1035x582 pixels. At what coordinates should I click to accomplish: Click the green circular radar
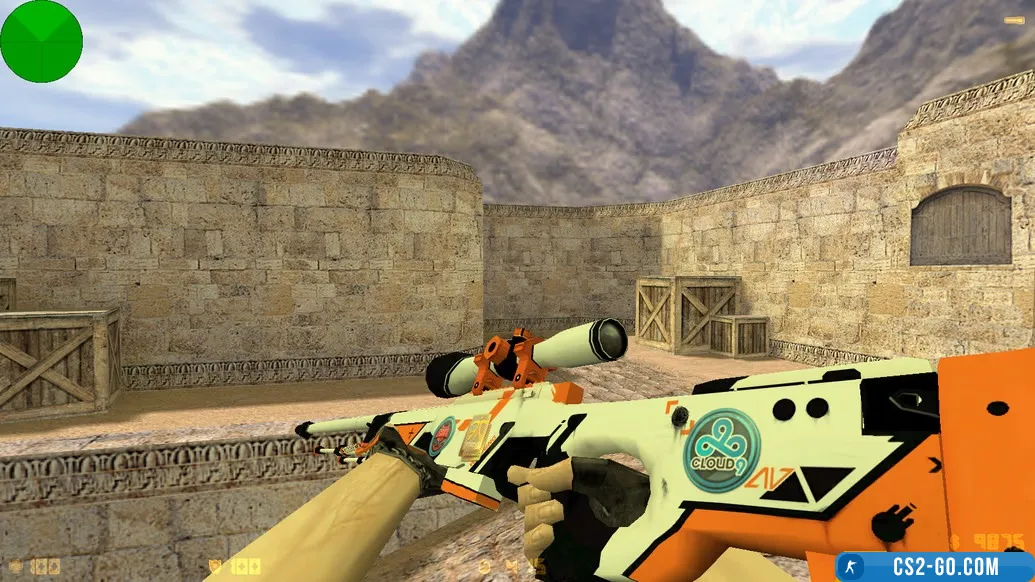click(41, 41)
